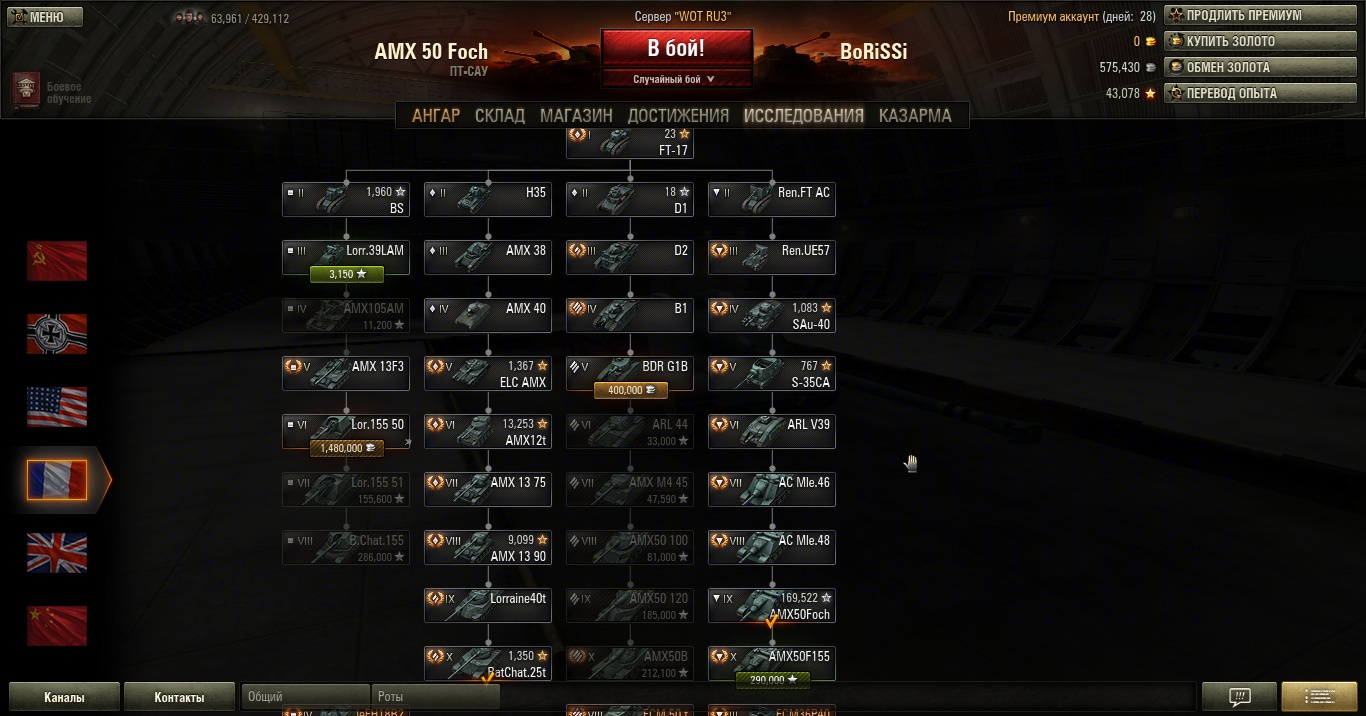Select the AMX 13 90 tank node
1366x716 pixels.
pos(488,548)
